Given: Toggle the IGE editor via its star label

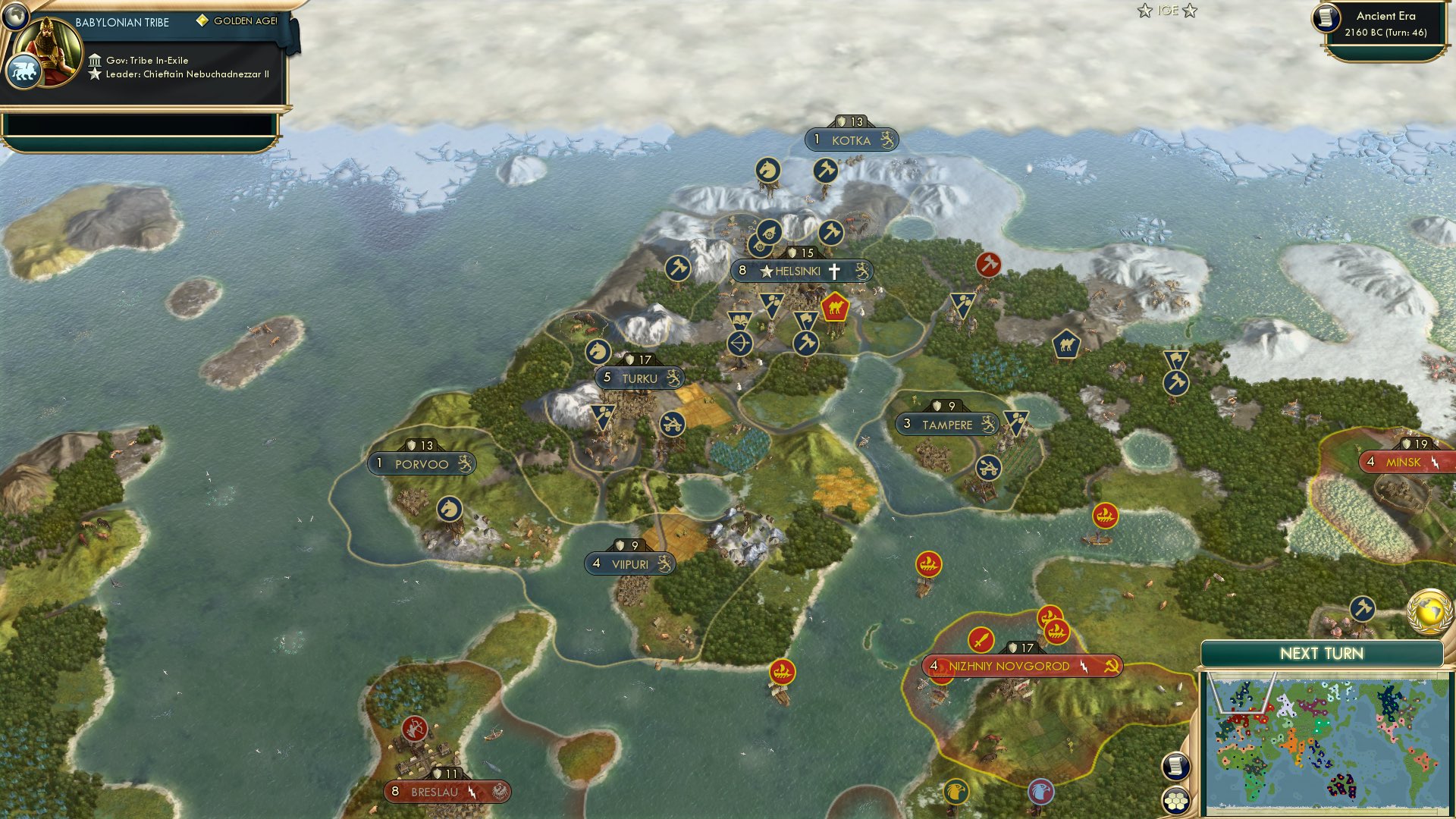Looking at the screenshot, I should pos(1168,11).
